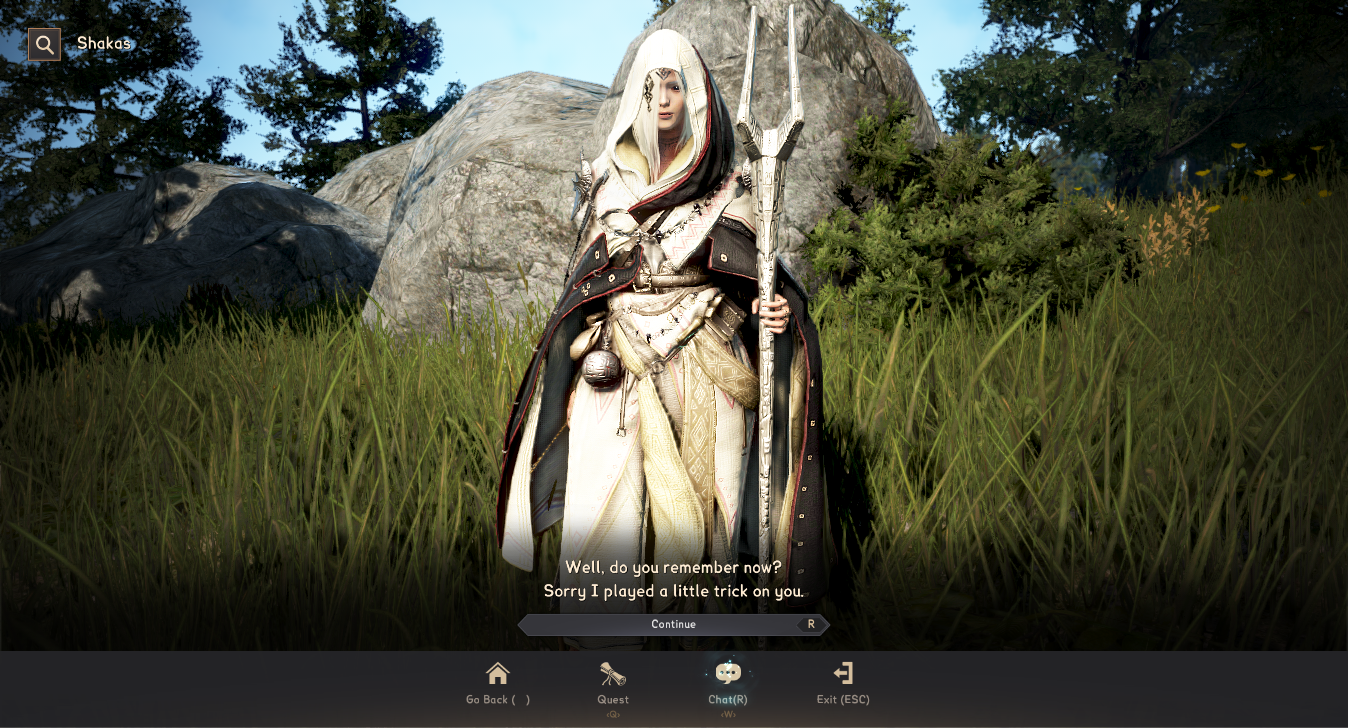Image resolution: width=1348 pixels, height=728 pixels.
Task: Click the doorway arrow icon above Exit (ESC)
Action: point(841,672)
